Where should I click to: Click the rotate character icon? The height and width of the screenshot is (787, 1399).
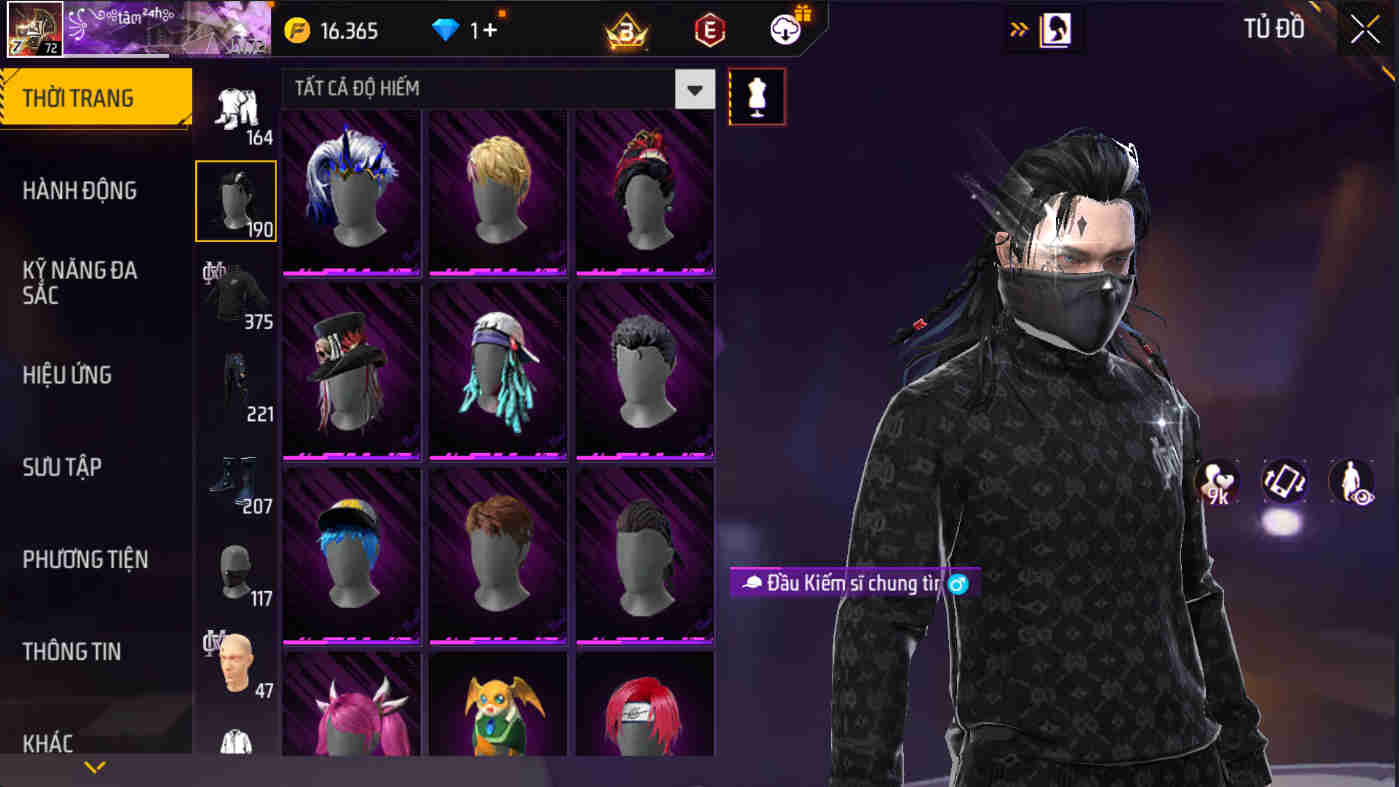(1285, 483)
